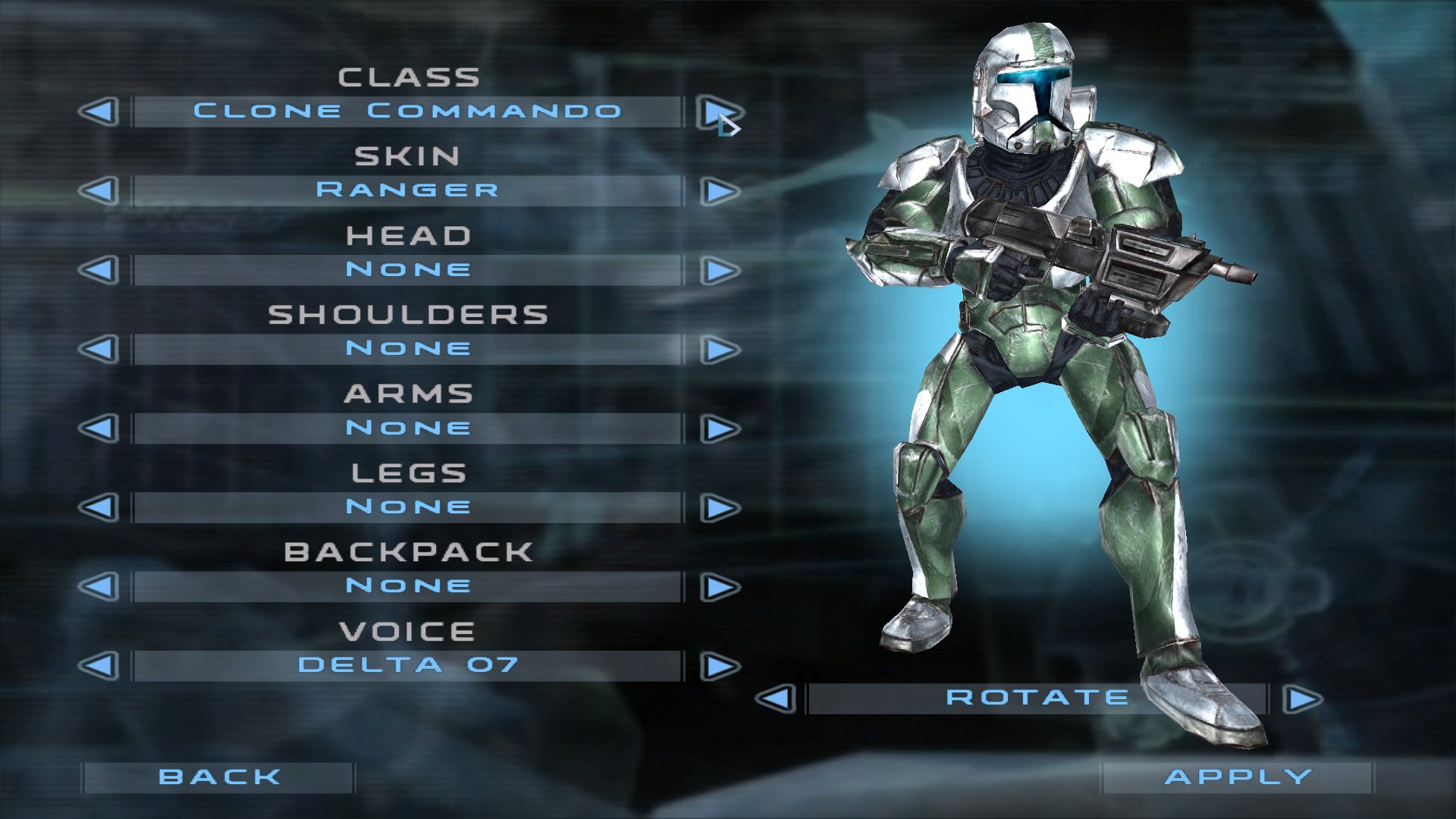Click the left Backpack arrow
Screen dimensions: 1456x819
tap(98, 585)
